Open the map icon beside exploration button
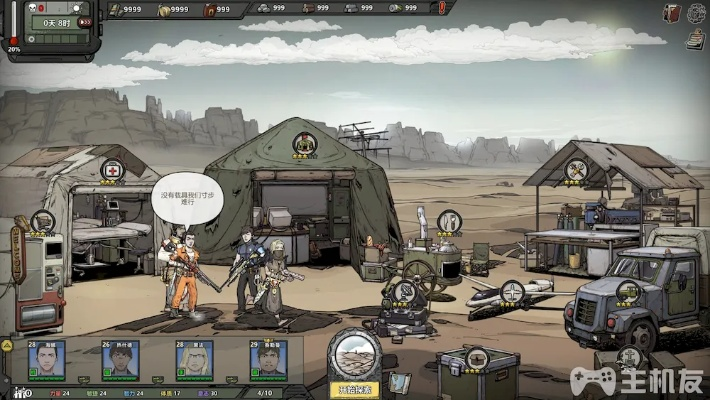710x400 pixels. (x=400, y=381)
